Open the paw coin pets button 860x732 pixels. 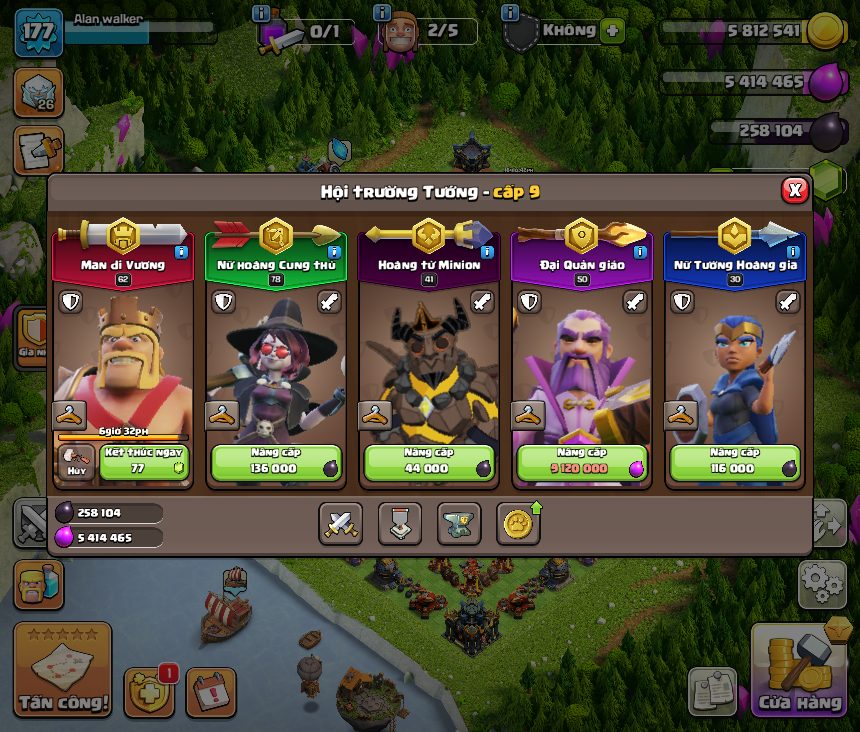coord(518,523)
